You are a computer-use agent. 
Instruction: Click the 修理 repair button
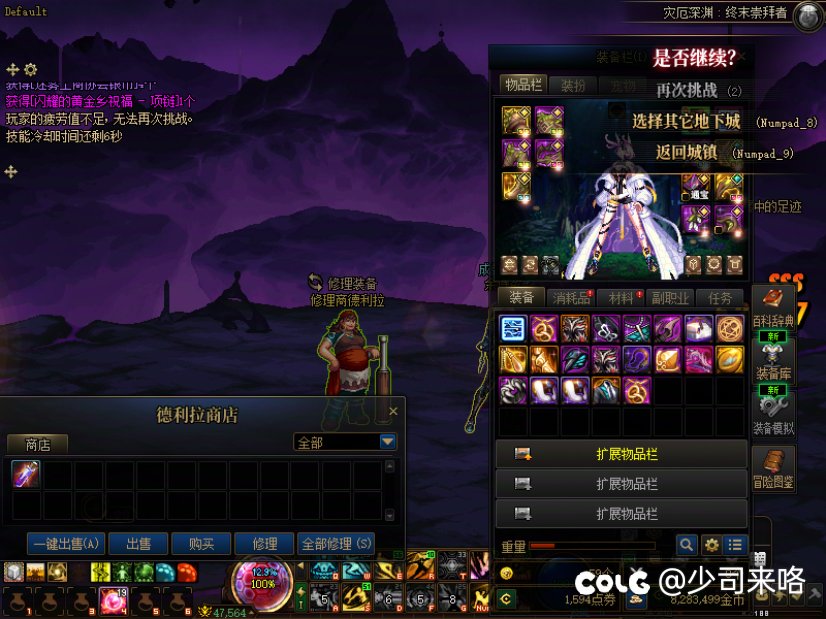(x=265, y=544)
